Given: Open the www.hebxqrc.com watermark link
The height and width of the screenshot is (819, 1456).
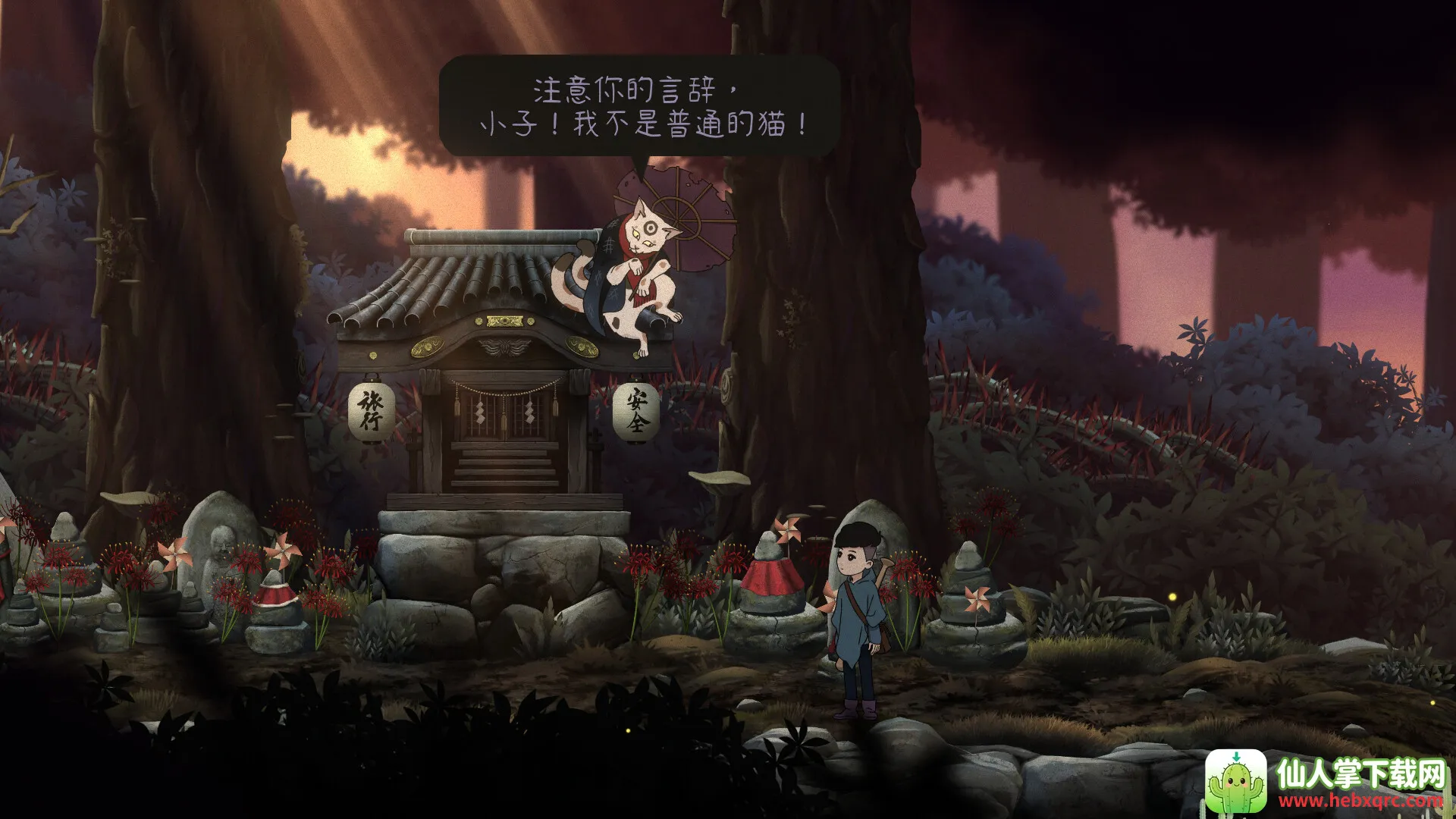Looking at the screenshot, I should pos(1360,801).
